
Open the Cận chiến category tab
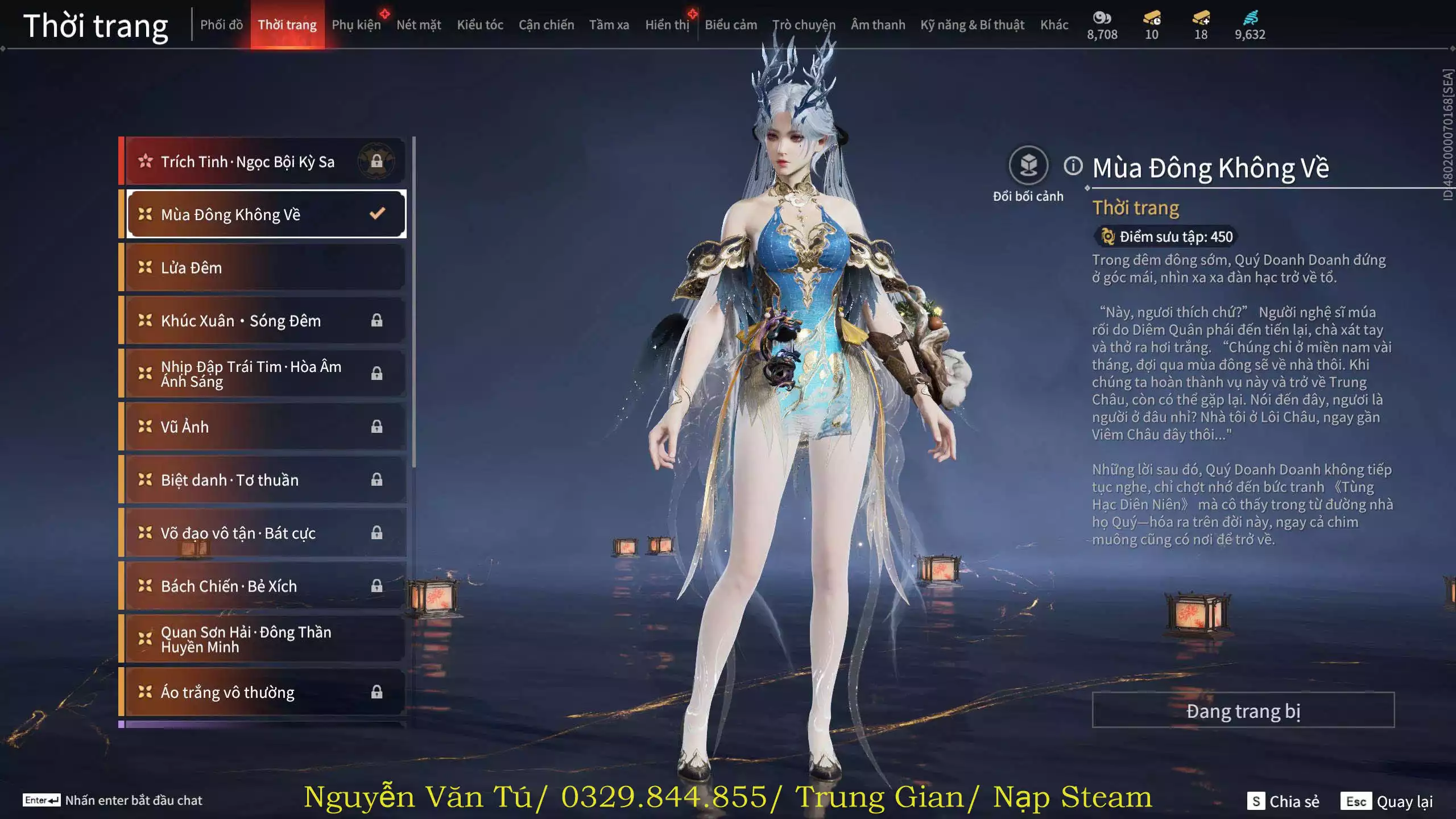point(546,25)
